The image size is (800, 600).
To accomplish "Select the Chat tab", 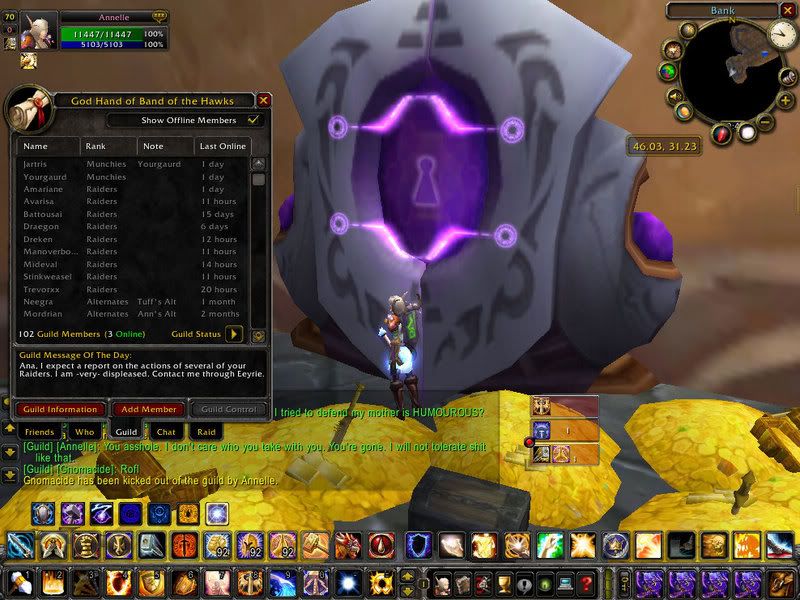I will coord(166,432).
